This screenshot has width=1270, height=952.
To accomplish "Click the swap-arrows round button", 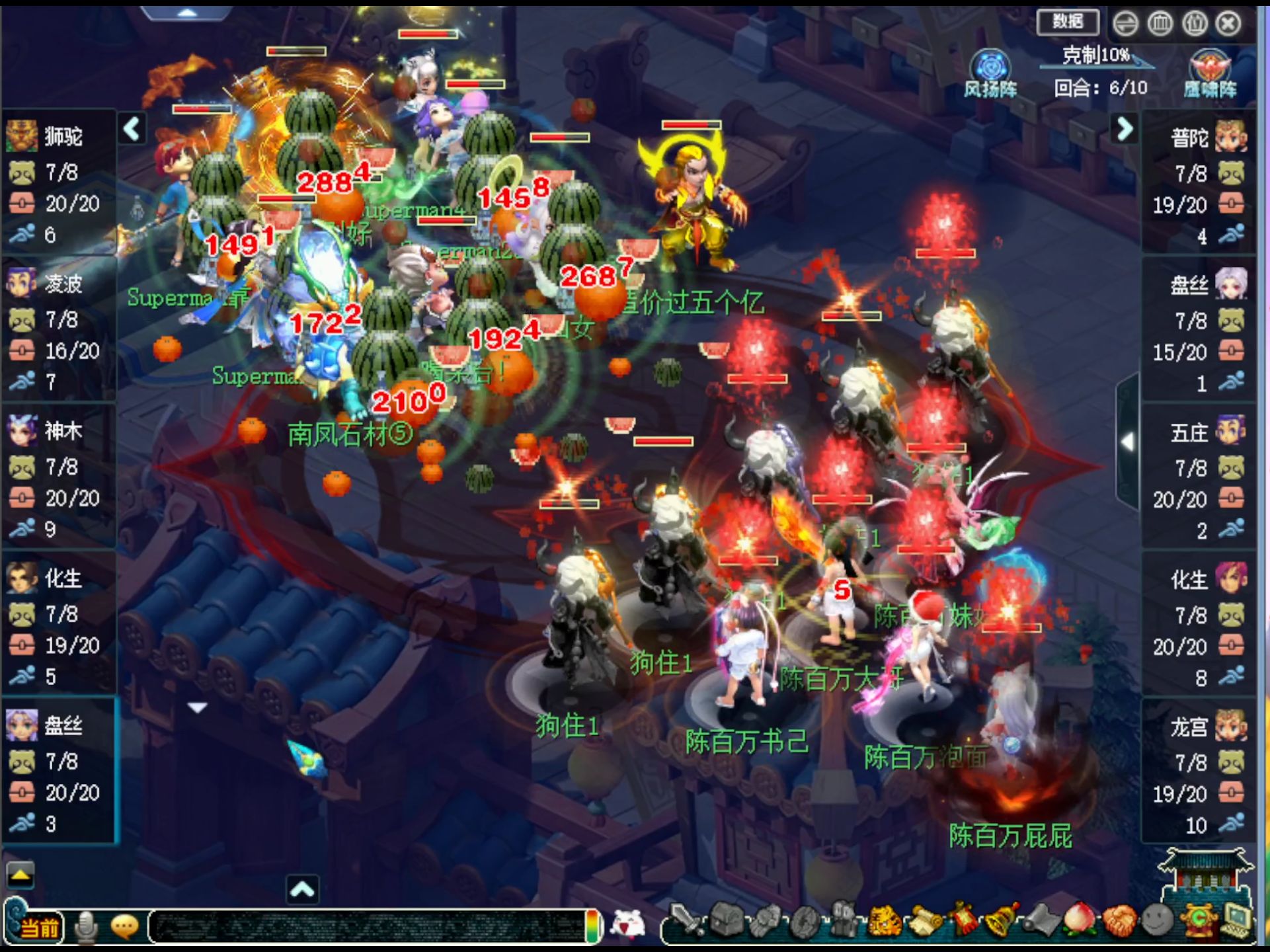I will coord(1125,24).
